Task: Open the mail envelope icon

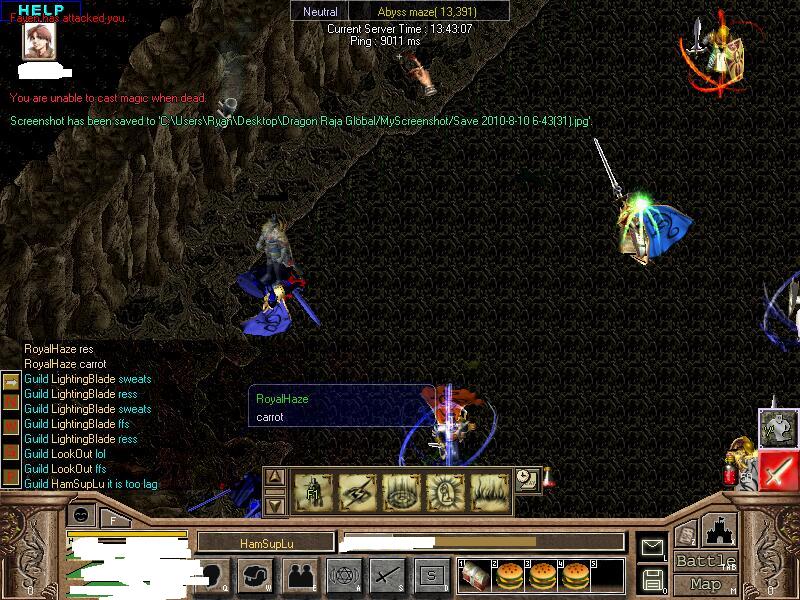Action: click(x=653, y=547)
